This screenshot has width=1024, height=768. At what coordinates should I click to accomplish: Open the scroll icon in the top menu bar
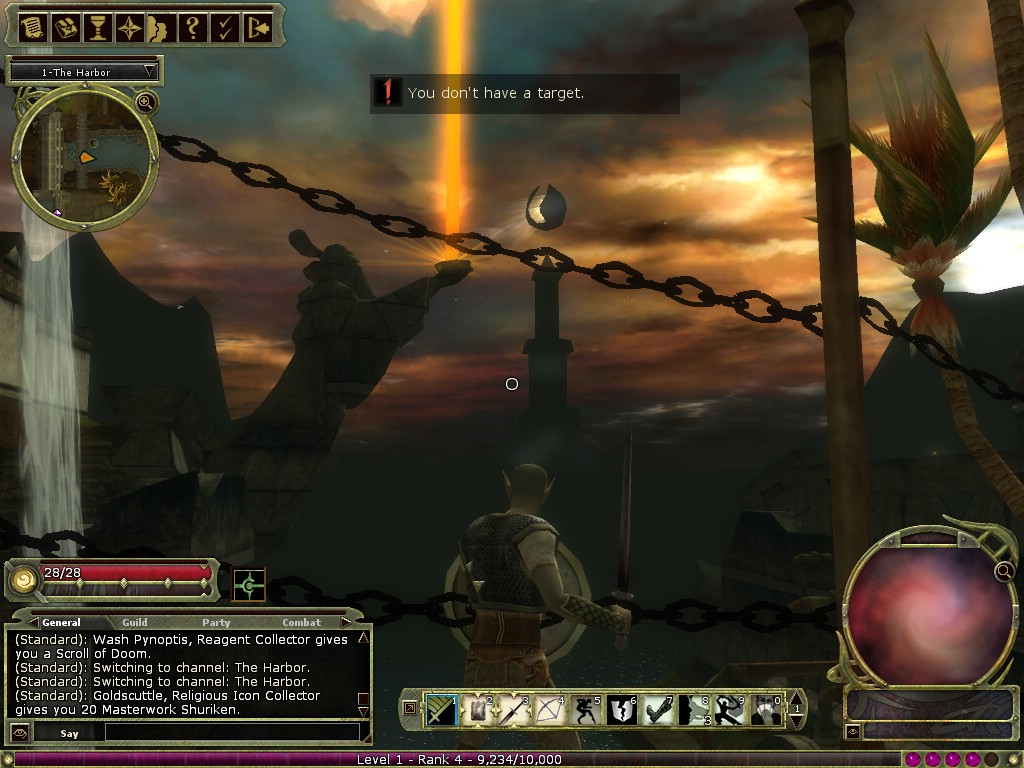33,27
